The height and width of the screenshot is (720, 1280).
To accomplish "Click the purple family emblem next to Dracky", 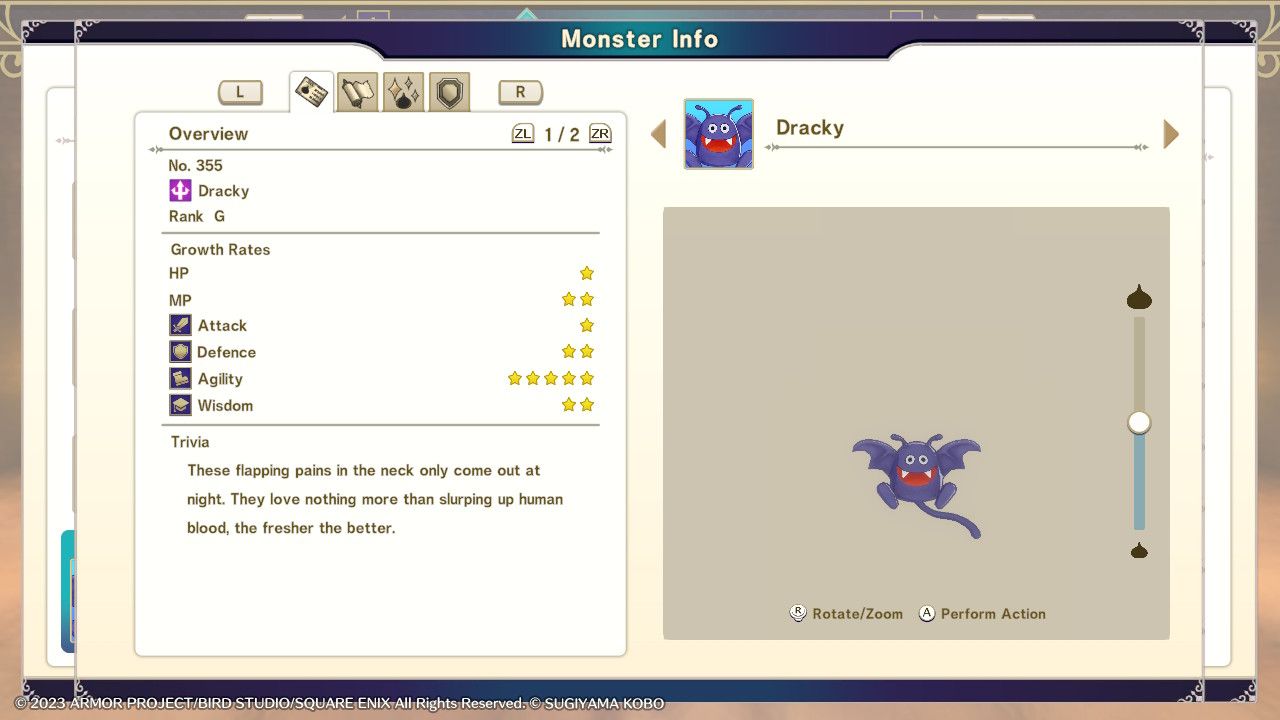I will coord(181,190).
